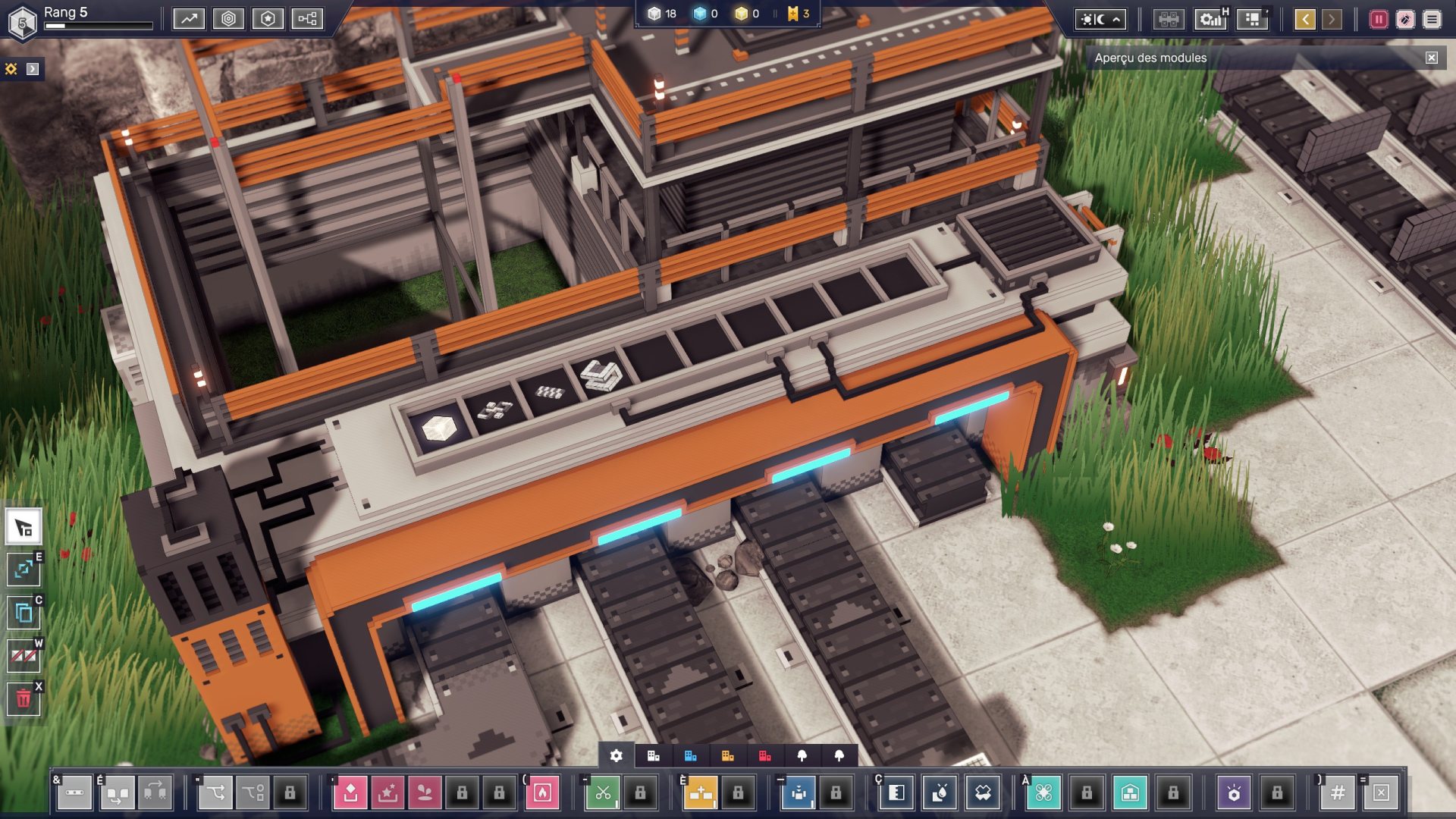Toggle the day/night lighting dropdown
The height and width of the screenshot is (819, 1456).
click(x=1100, y=19)
